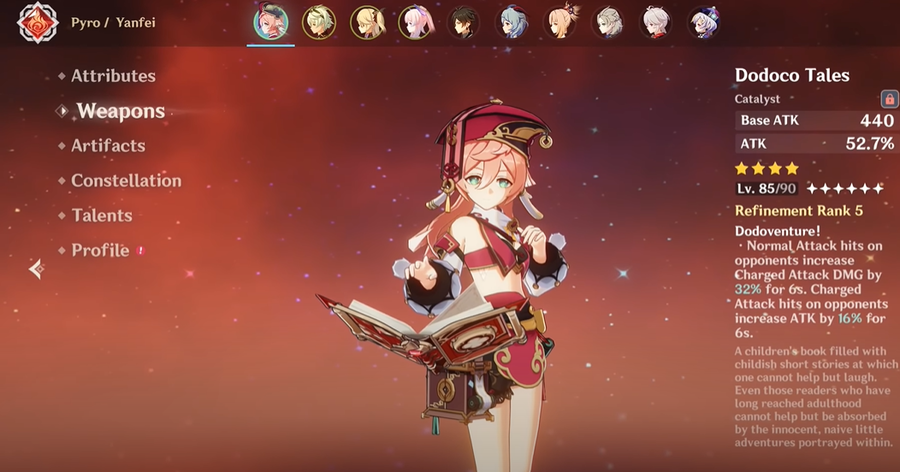Screen dimensions: 900x472
Task: Open the Talents page
Action: (102, 216)
